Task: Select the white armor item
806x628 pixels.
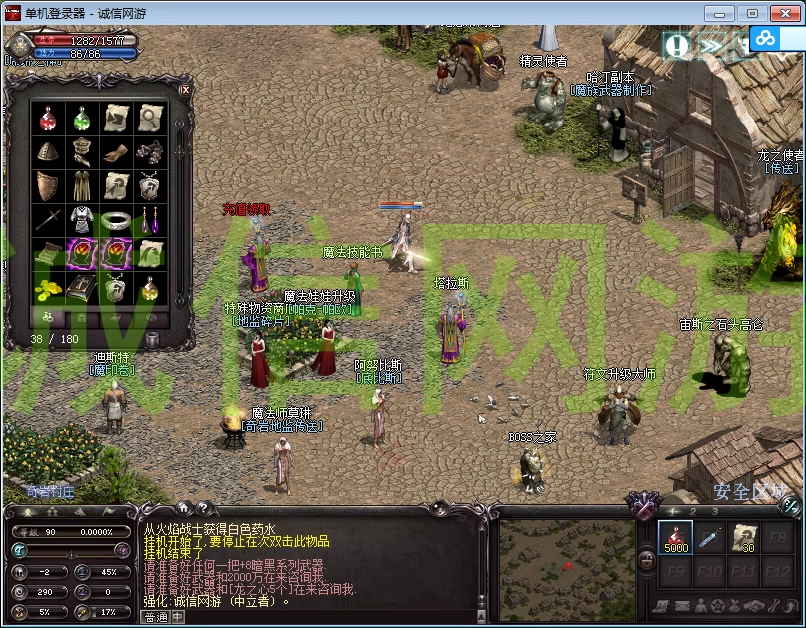Action: pyautogui.click(x=81, y=219)
